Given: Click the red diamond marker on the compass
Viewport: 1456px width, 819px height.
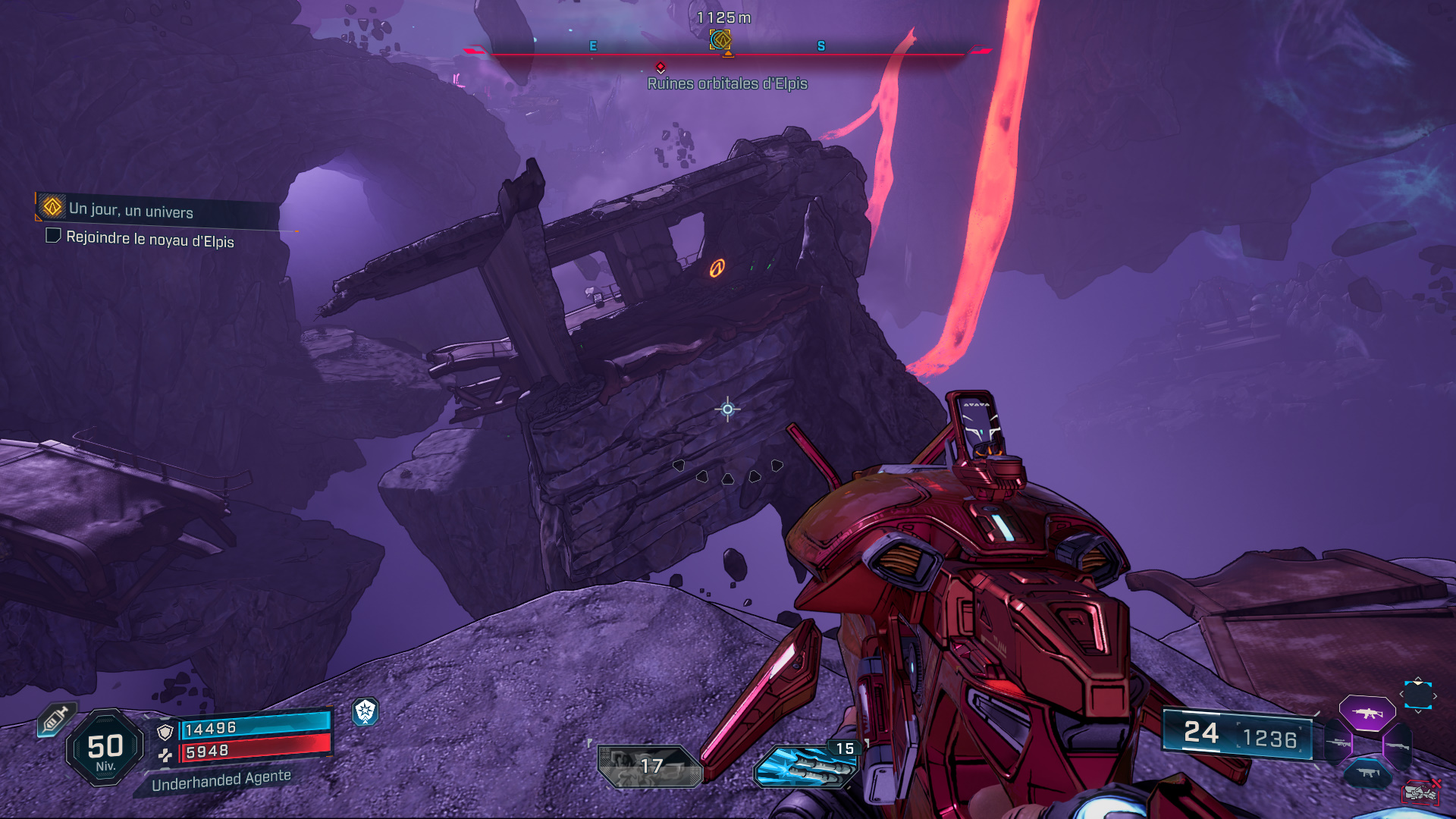Looking at the screenshot, I should pyautogui.click(x=661, y=67).
